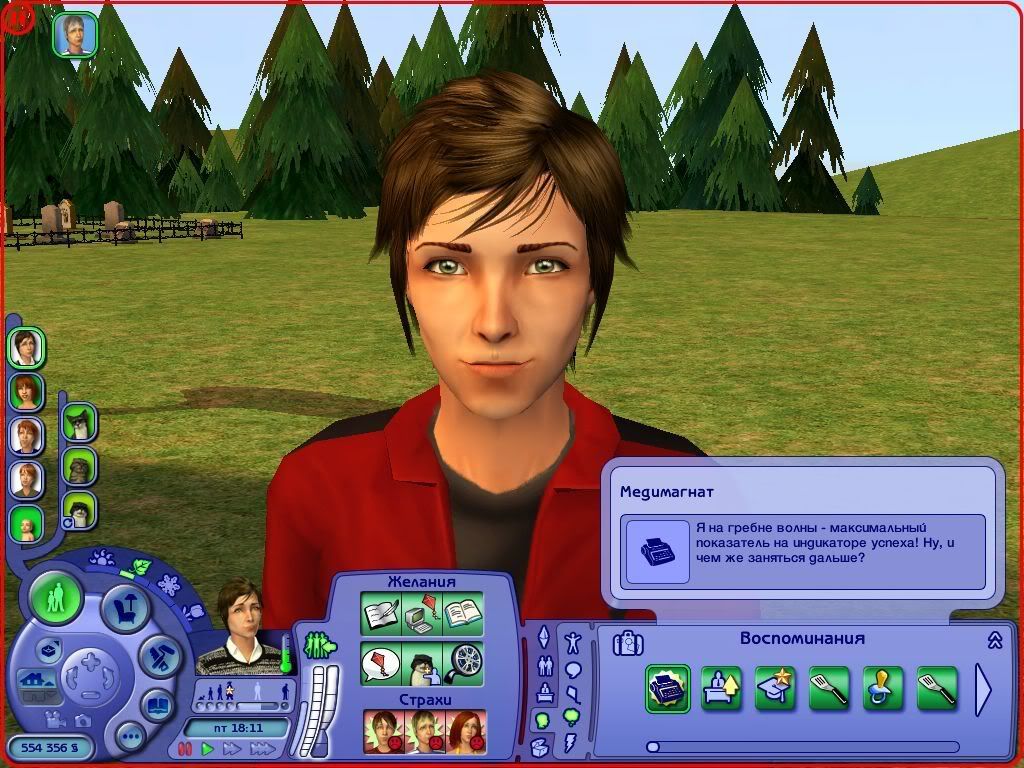Select the kite and computer want

pyautogui.click(x=421, y=613)
